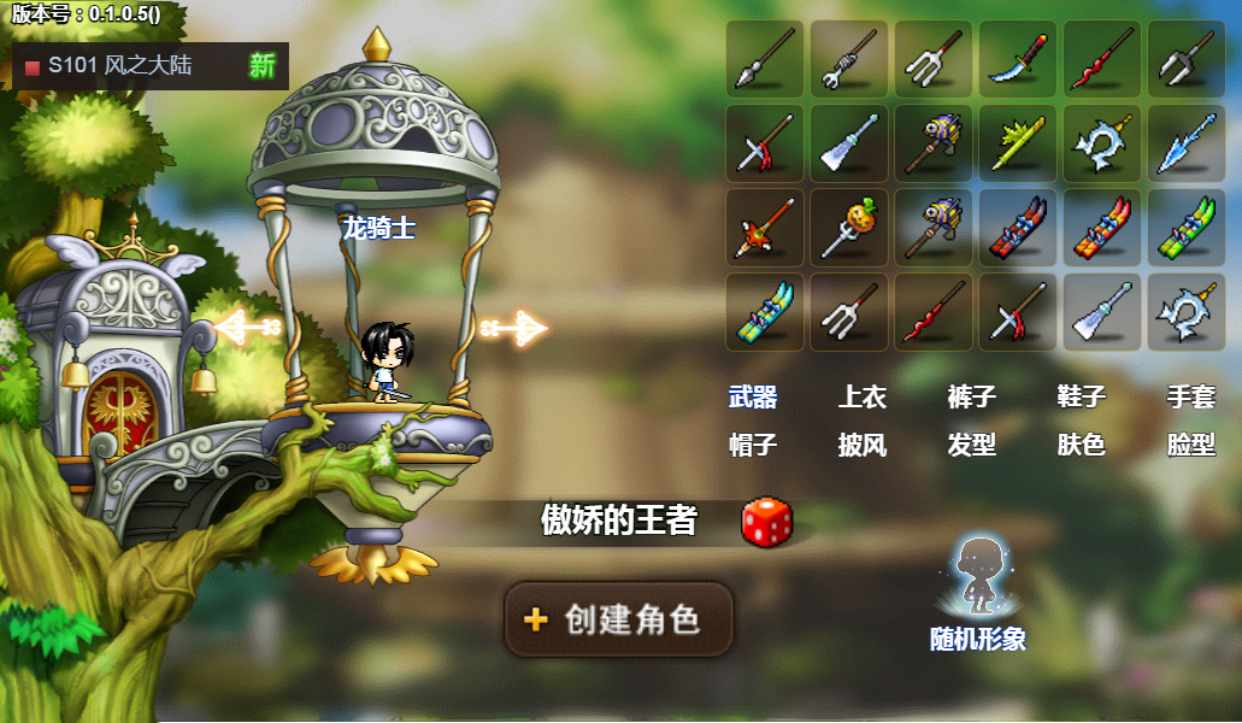Click the 创建角色 create character button
This screenshot has height=723, width=1242.
[618, 619]
